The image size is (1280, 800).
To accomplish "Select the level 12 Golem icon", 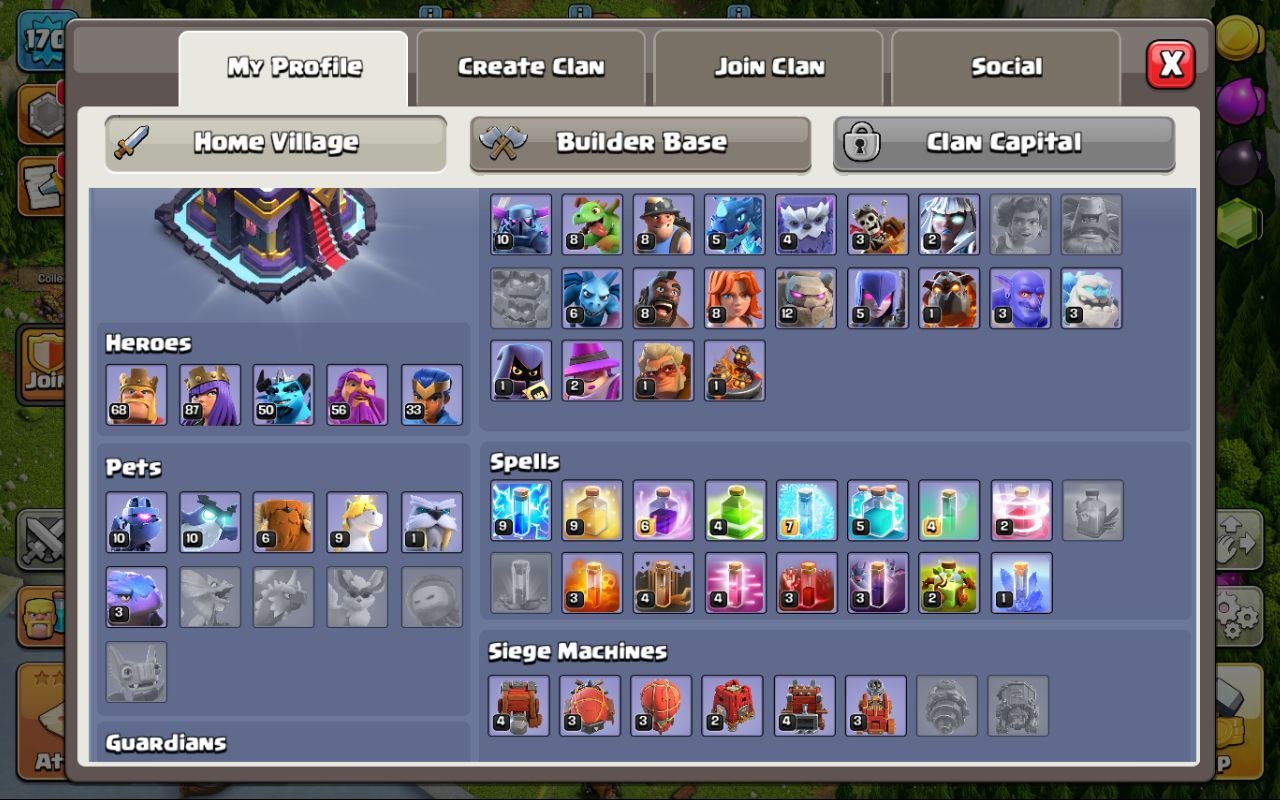I will click(x=806, y=297).
